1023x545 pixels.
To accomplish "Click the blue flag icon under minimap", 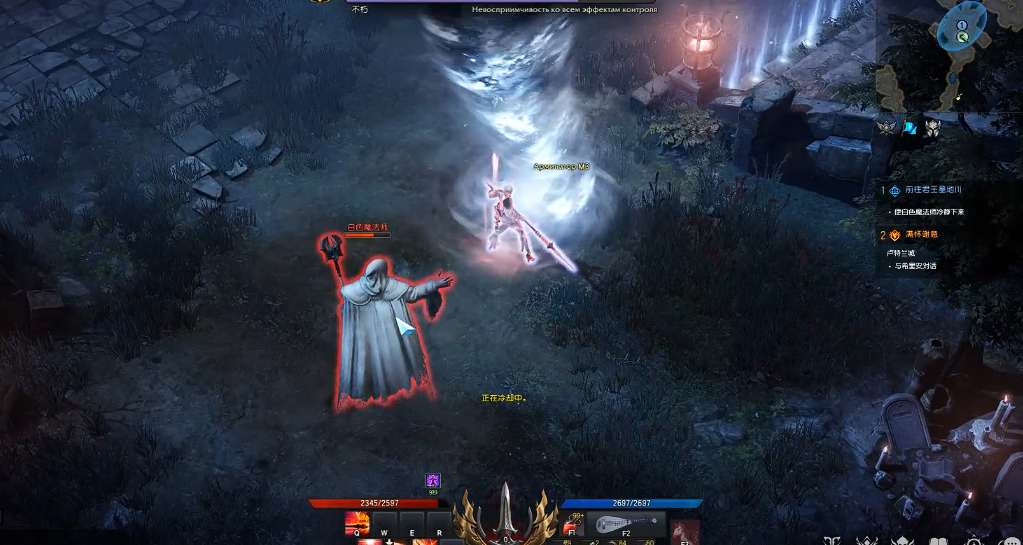I will click(909, 127).
